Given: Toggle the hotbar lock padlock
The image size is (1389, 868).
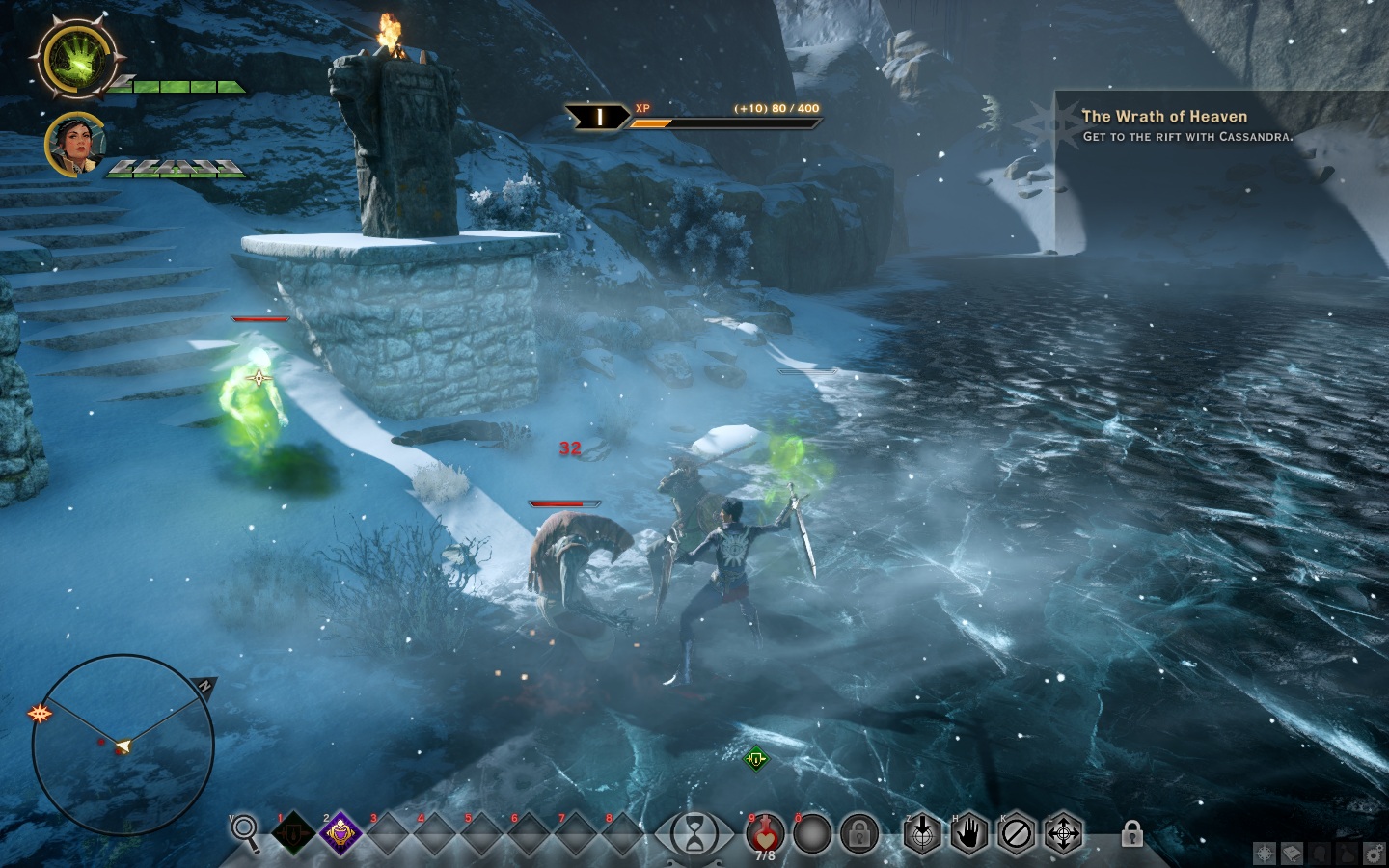Looking at the screenshot, I should tap(1132, 832).
